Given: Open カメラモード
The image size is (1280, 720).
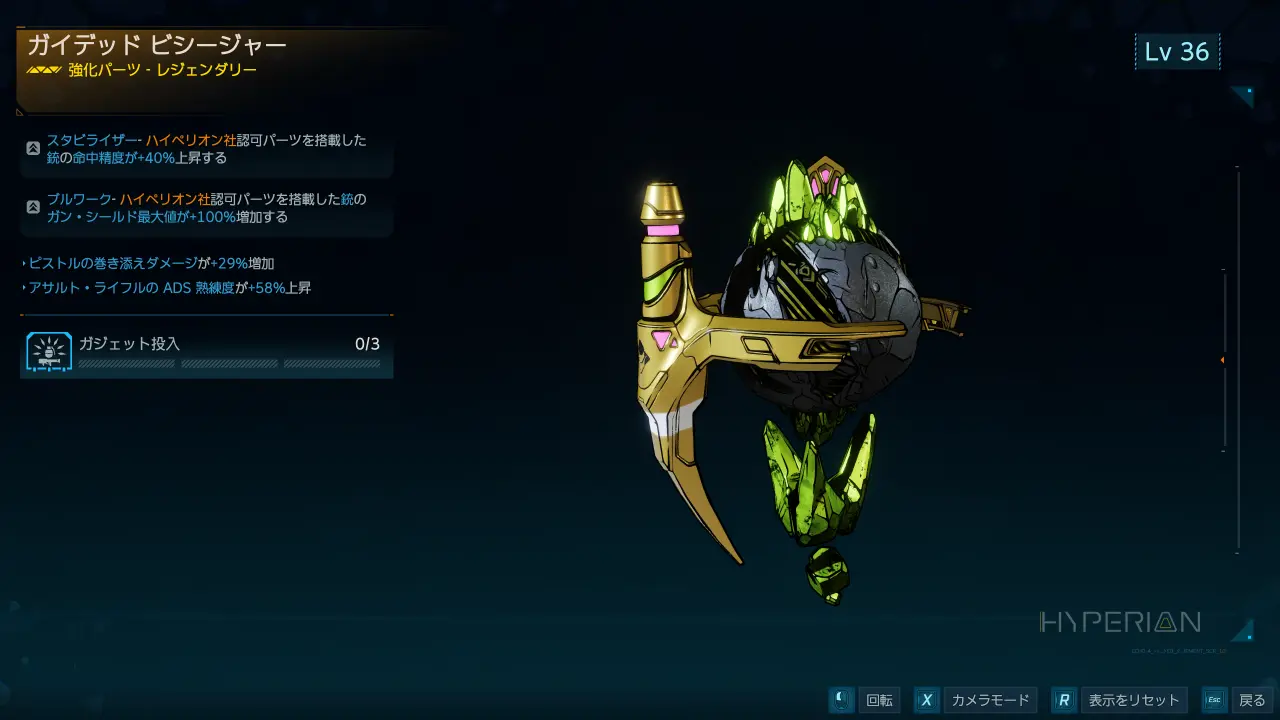Looking at the screenshot, I should tap(975, 700).
